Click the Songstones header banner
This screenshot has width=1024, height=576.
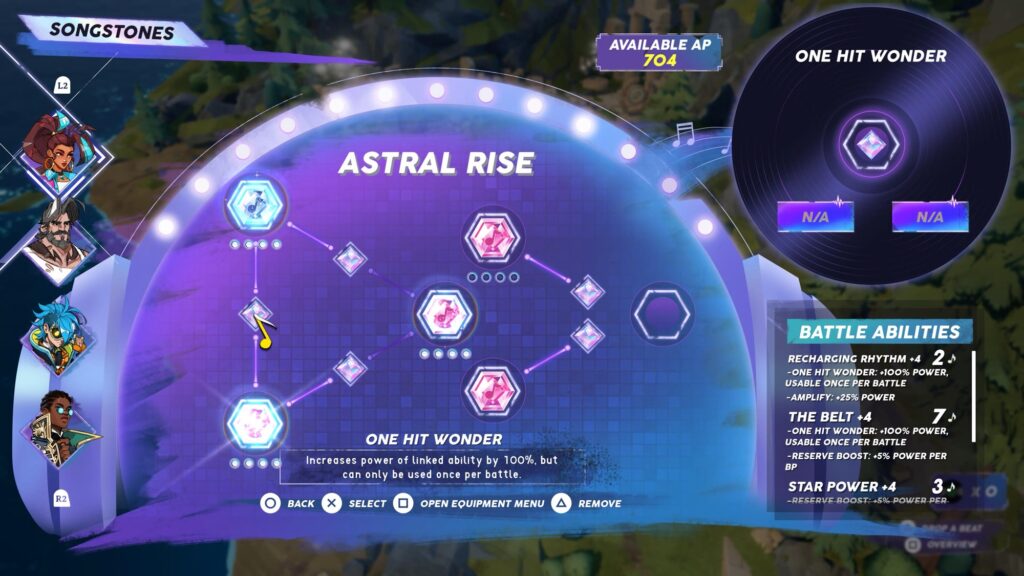[x=112, y=31]
